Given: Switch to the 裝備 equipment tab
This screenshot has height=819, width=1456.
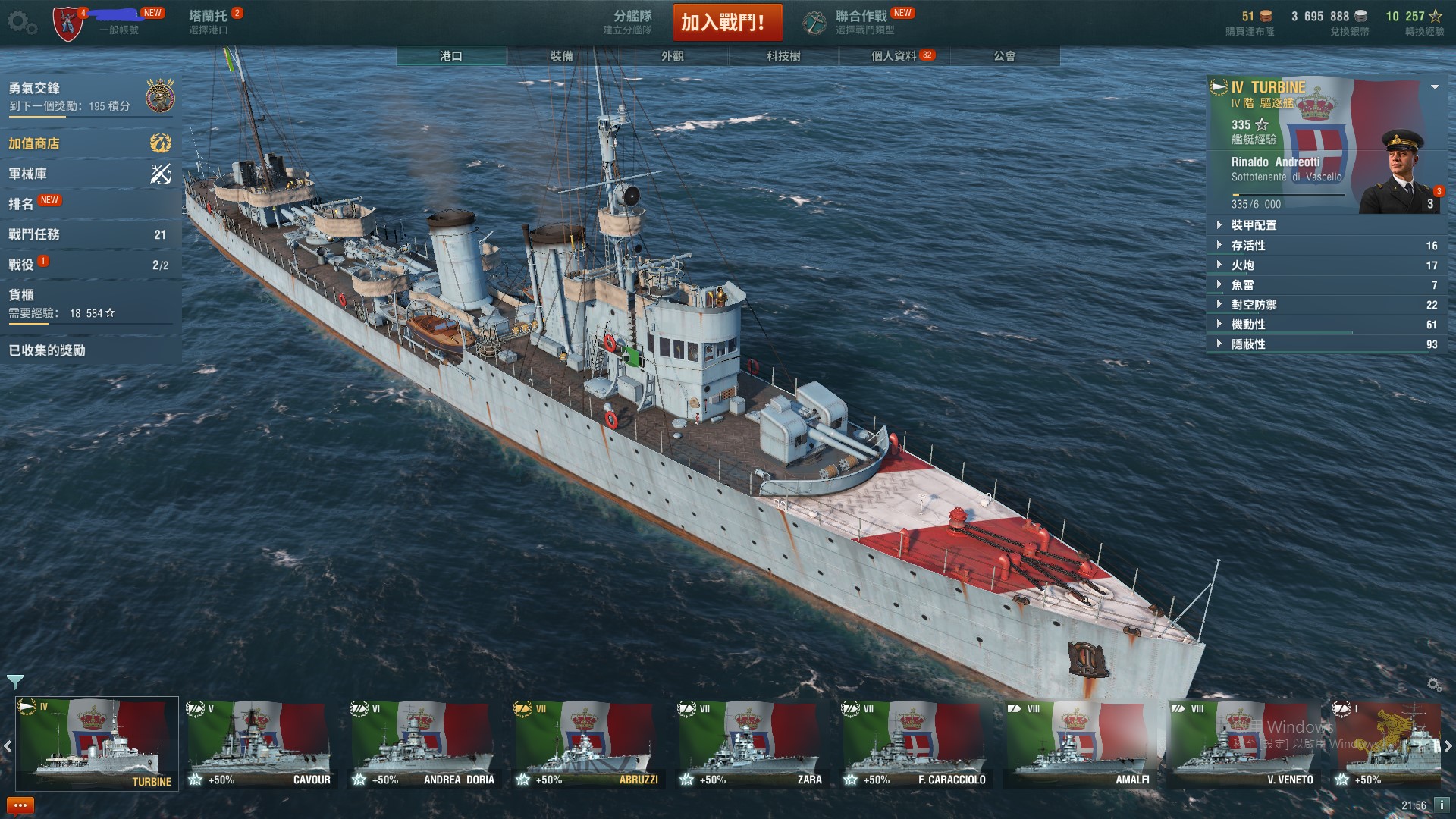Looking at the screenshot, I should [x=561, y=56].
